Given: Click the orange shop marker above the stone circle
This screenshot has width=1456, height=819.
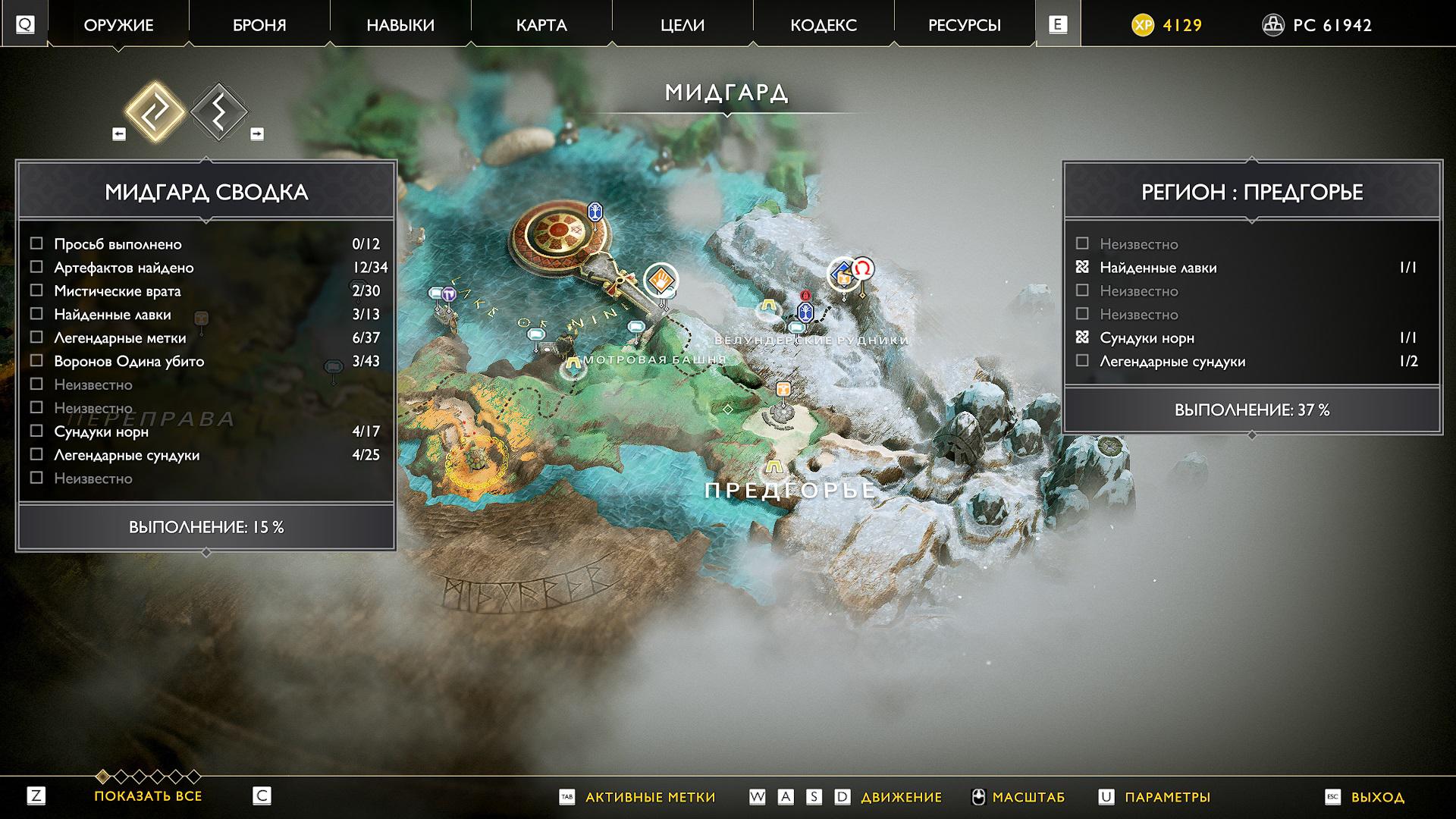Looking at the screenshot, I should pos(783,389).
